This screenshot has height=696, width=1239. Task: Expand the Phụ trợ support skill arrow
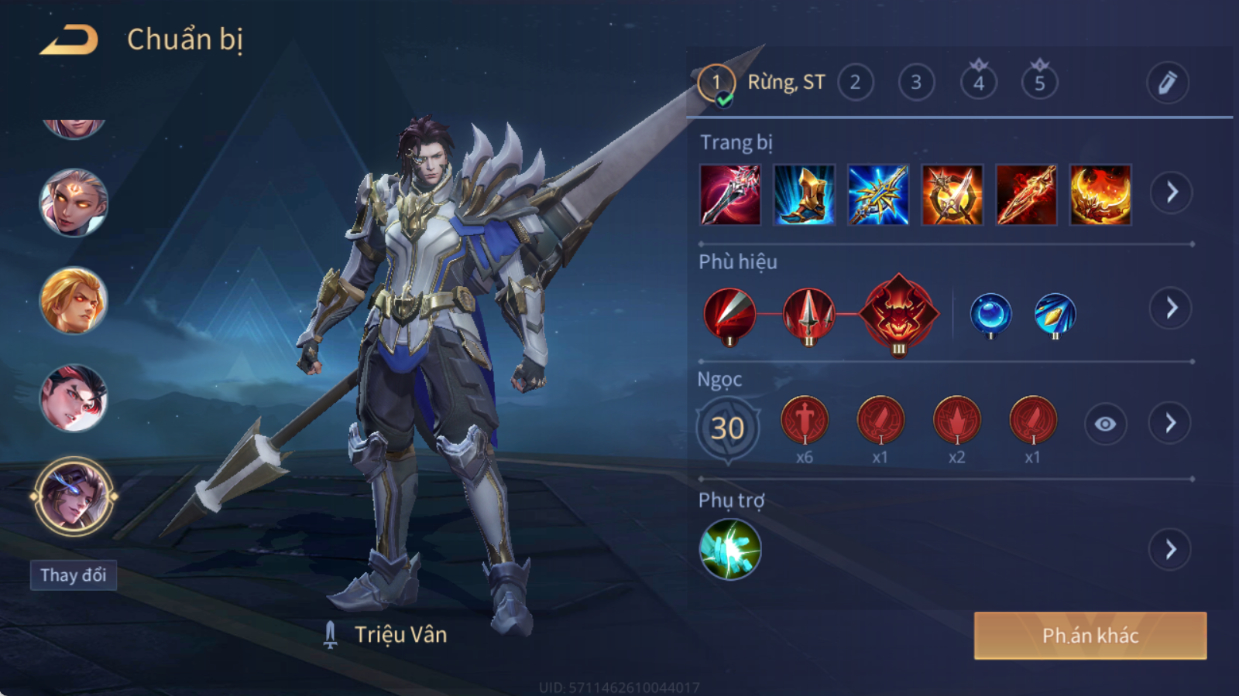click(x=1171, y=549)
